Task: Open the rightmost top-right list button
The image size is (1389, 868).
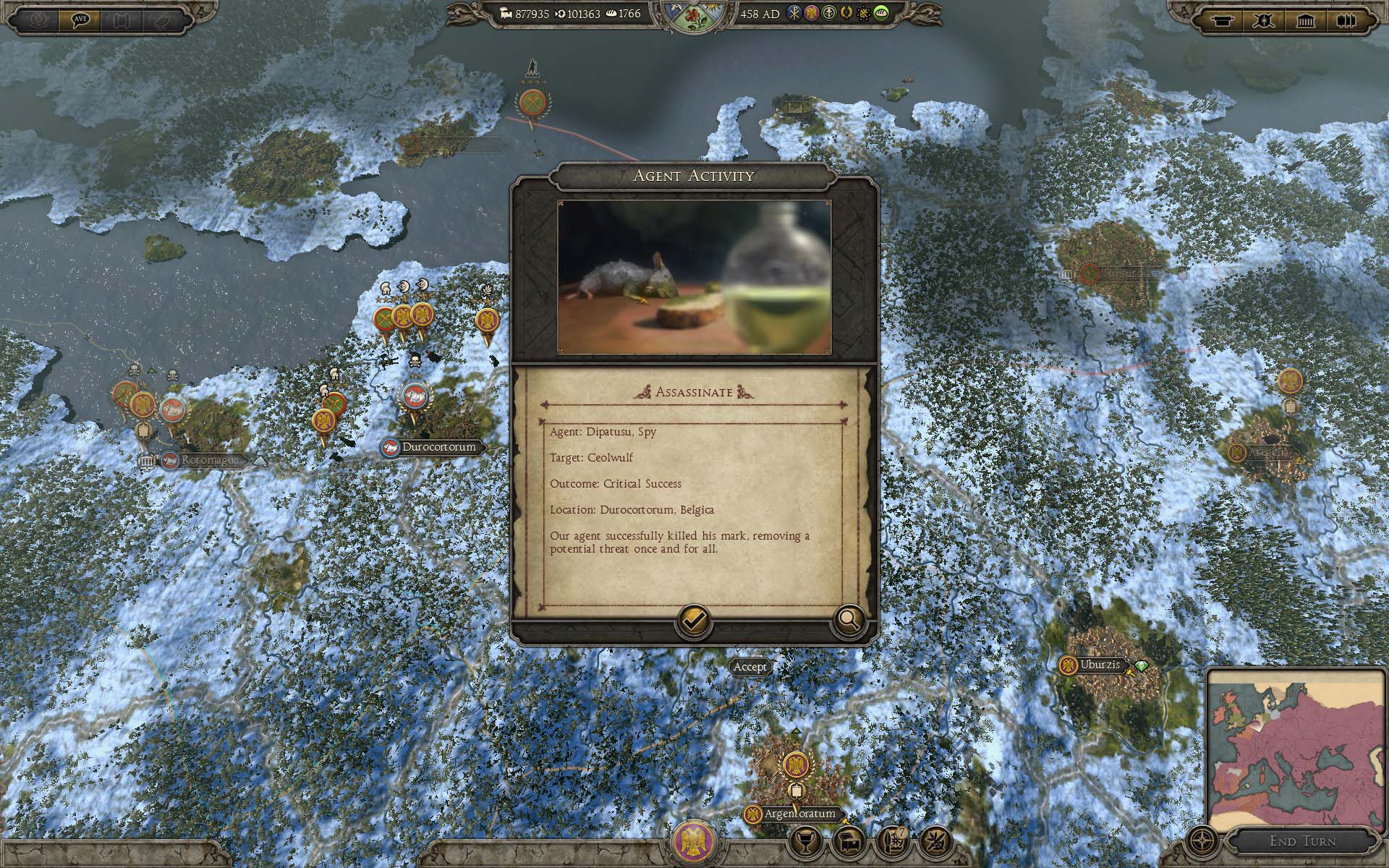Action: (1346, 20)
